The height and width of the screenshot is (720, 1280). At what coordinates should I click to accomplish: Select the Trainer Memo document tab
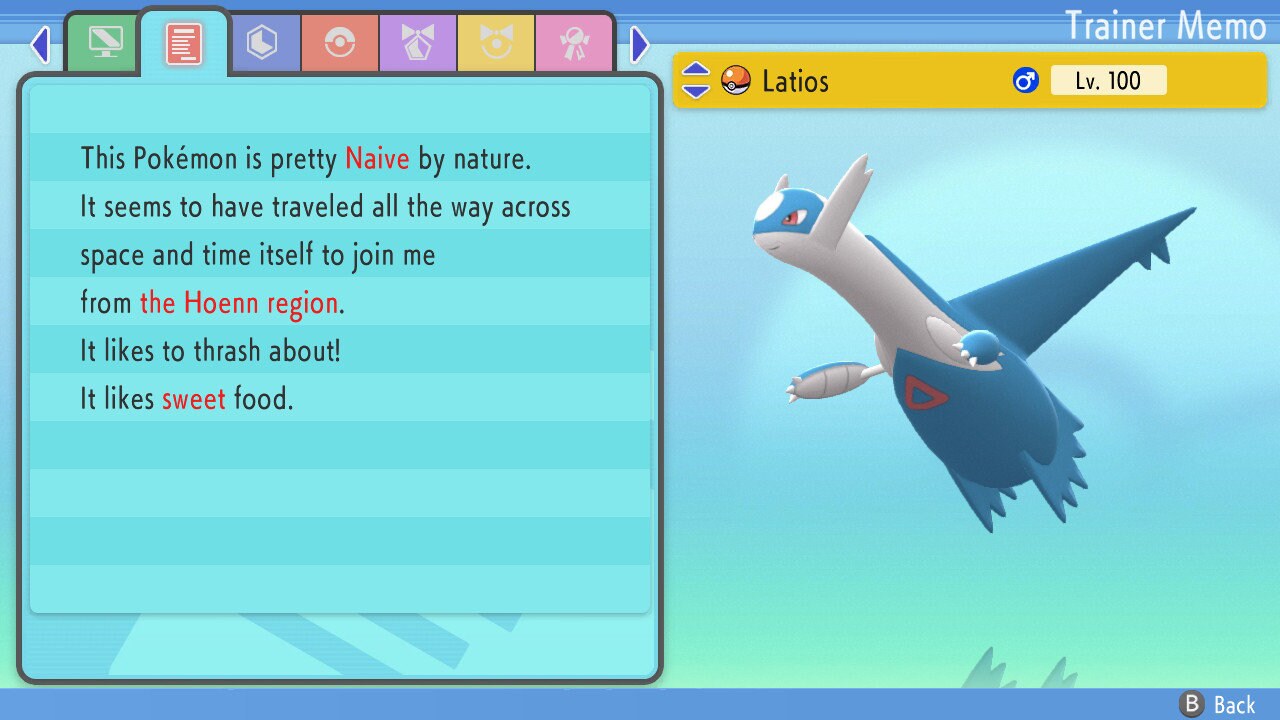click(x=183, y=43)
